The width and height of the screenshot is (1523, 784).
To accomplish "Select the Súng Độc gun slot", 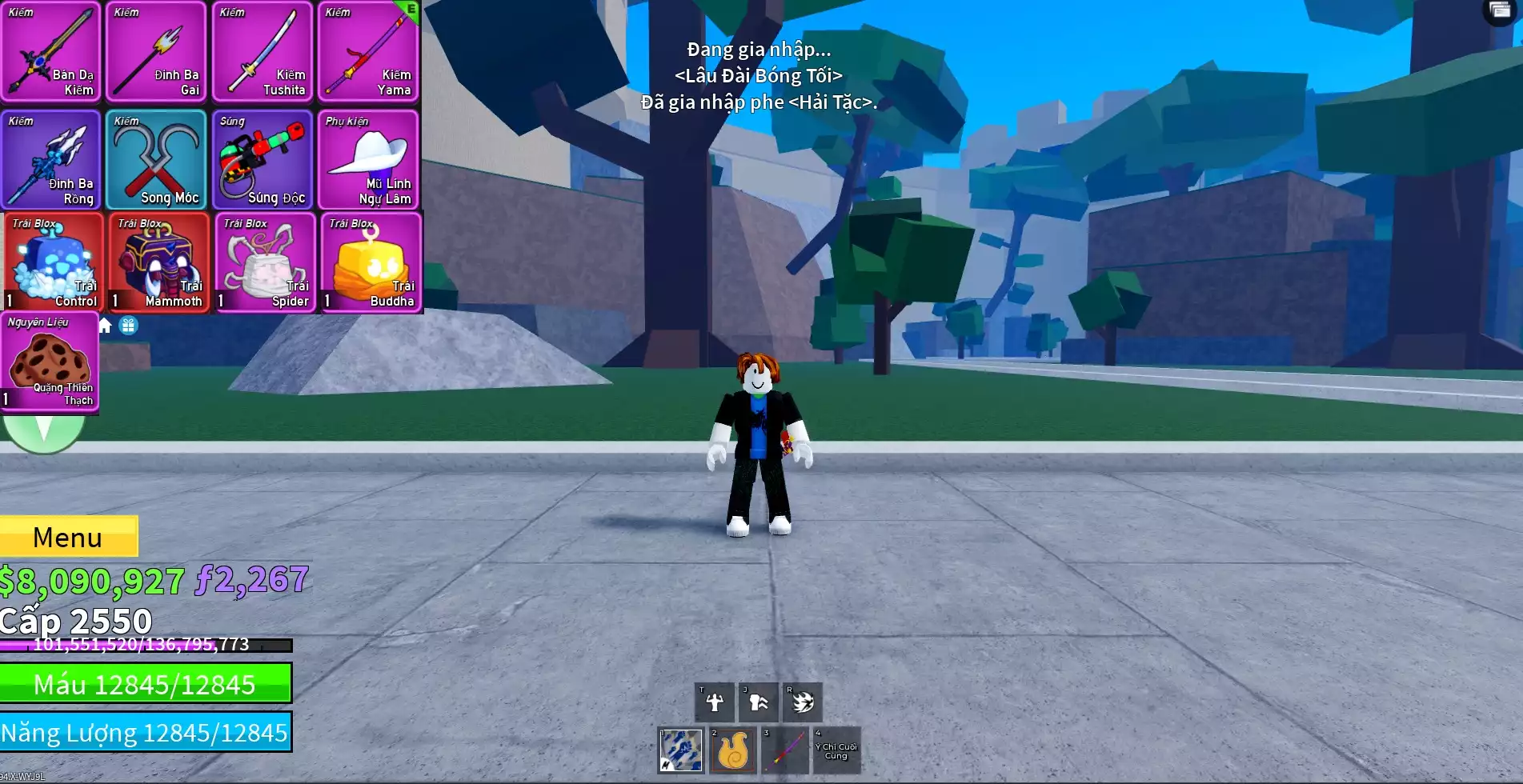I will pos(263,160).
